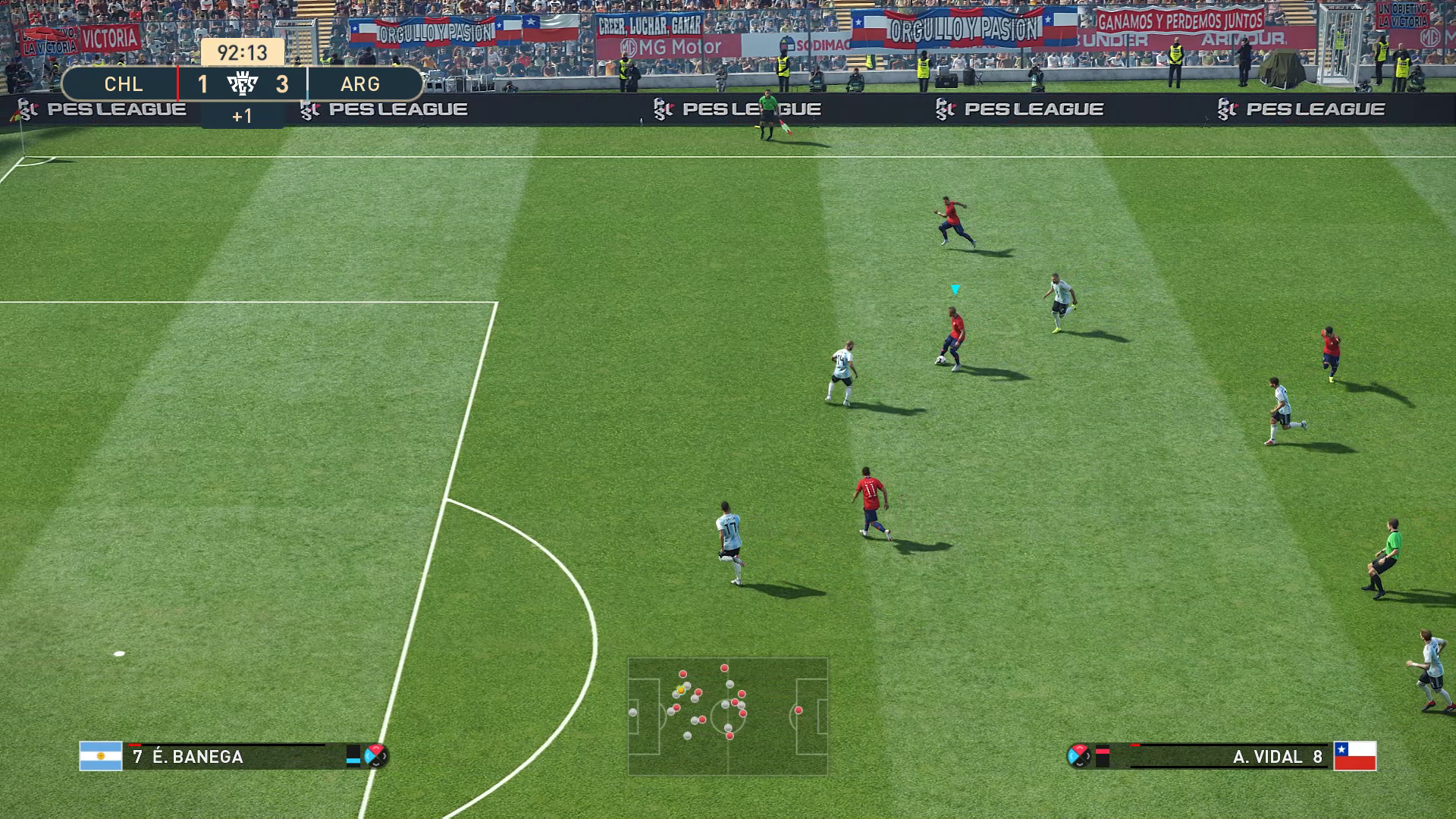1456x819 pixels.
Task: Click the tactics dial icon beside Banega
Action: coord(376,755)
